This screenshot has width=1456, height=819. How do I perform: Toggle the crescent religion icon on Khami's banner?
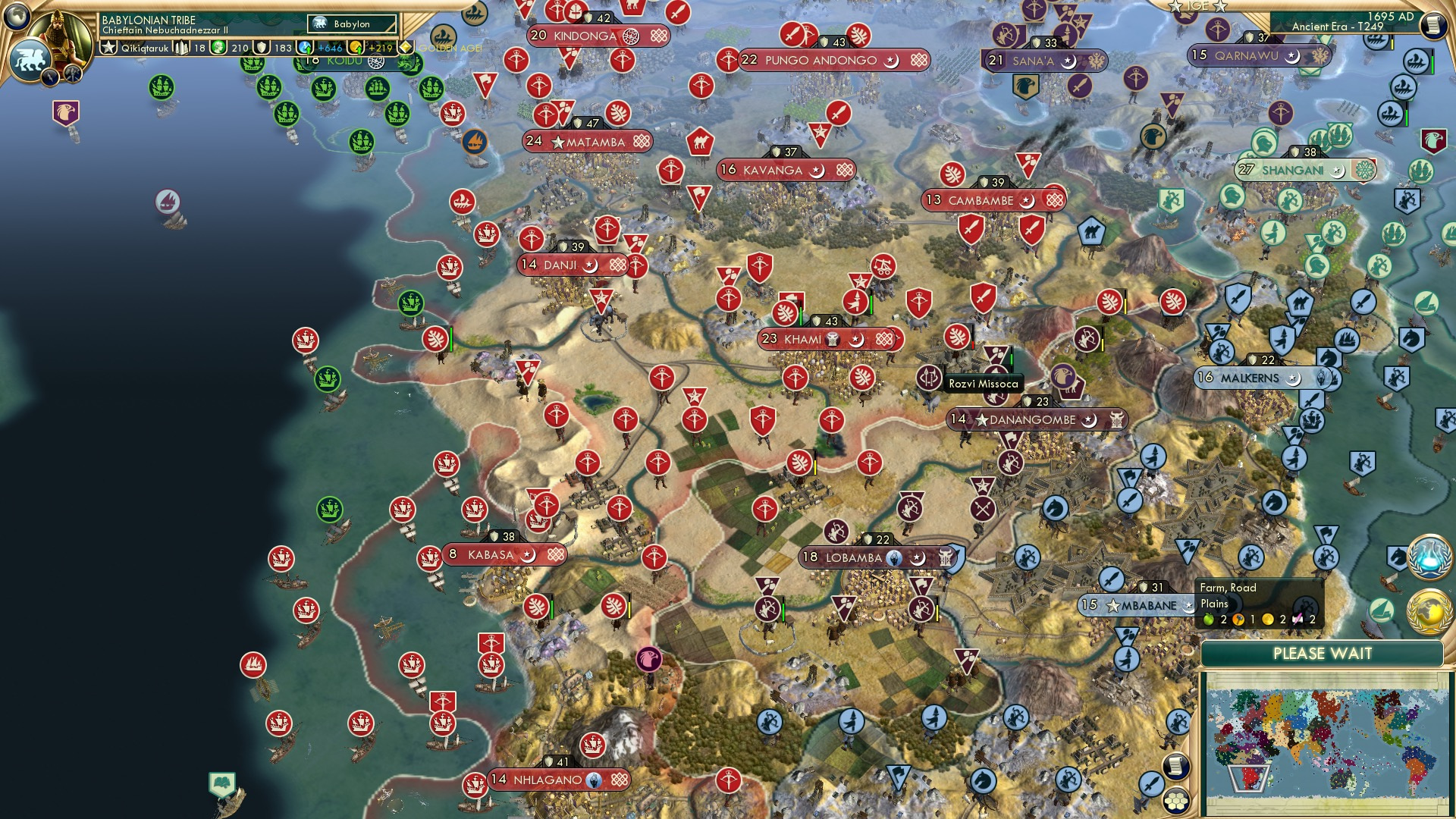(x=856, y=340)
